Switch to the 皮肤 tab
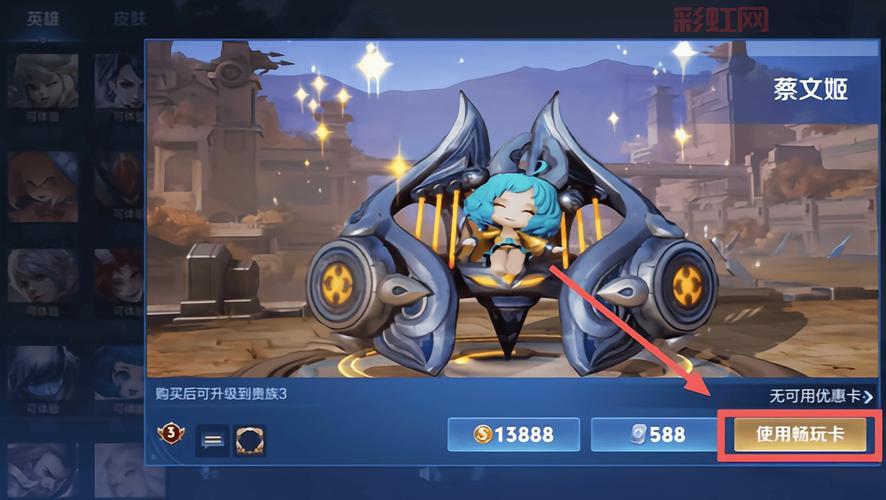Image resolution: width=886 pixels, height=500 pixels. pyautogui.click(x=130, y=18)
